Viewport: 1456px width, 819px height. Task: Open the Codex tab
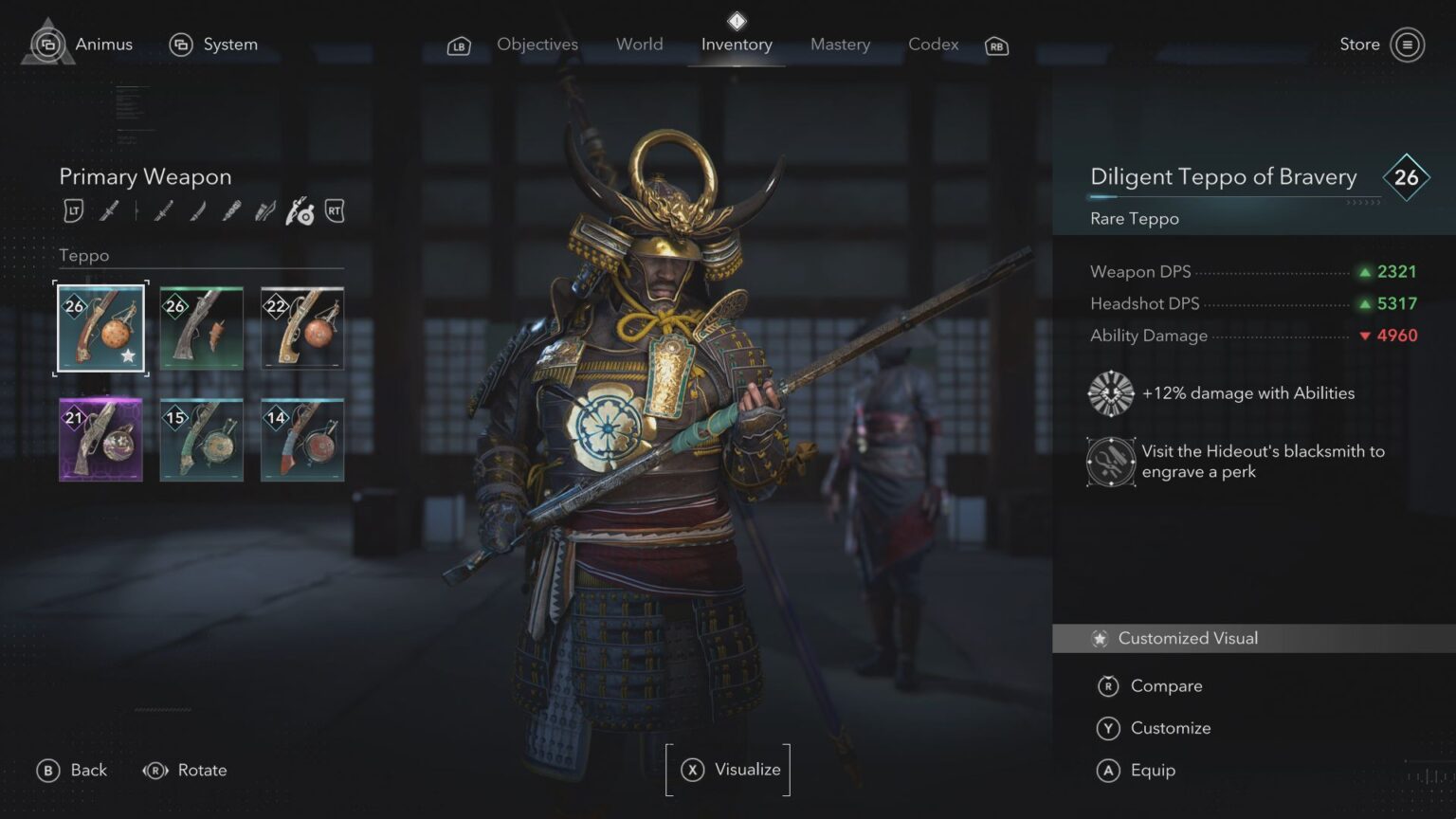click(933, 45)
